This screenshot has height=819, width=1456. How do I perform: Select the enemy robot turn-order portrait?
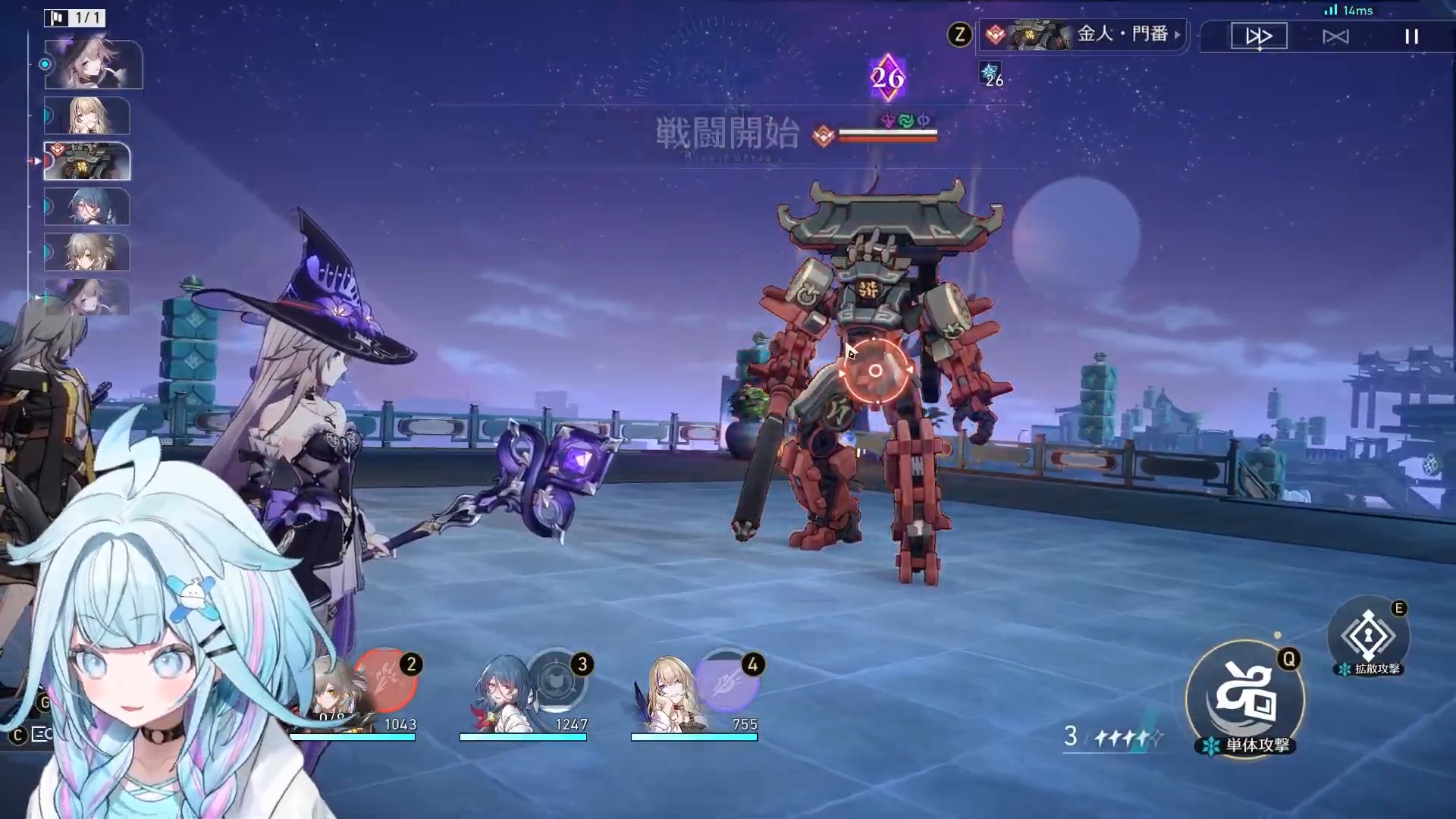click(87, 162)
